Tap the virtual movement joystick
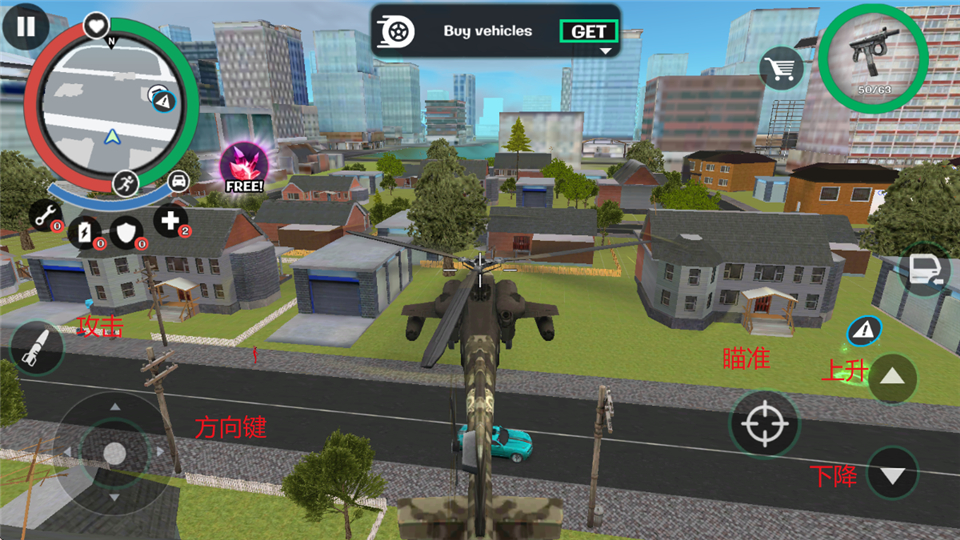Image resolution: width=960 pixels, height=540 pixels. coord(114,451)
